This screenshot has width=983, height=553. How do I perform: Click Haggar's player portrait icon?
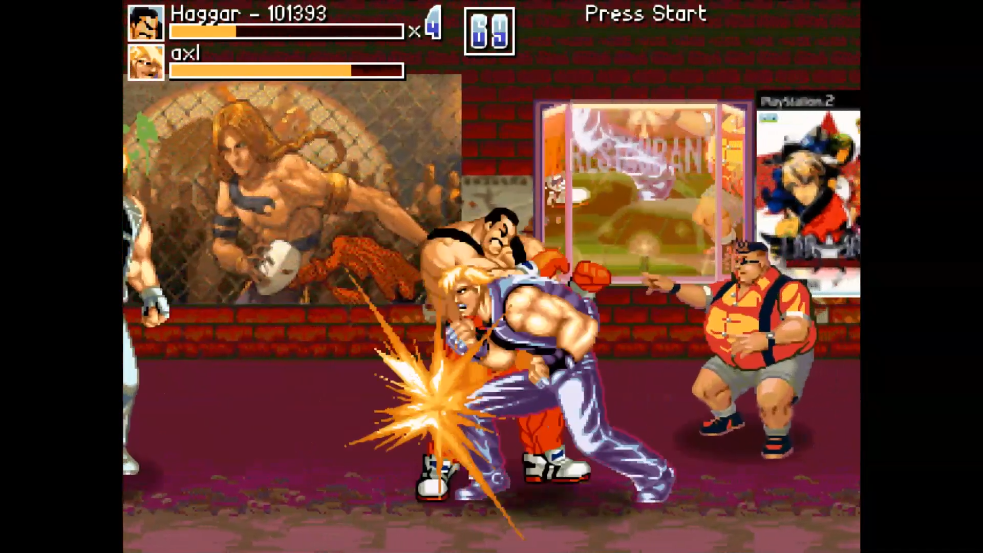[x=146, y=23]
